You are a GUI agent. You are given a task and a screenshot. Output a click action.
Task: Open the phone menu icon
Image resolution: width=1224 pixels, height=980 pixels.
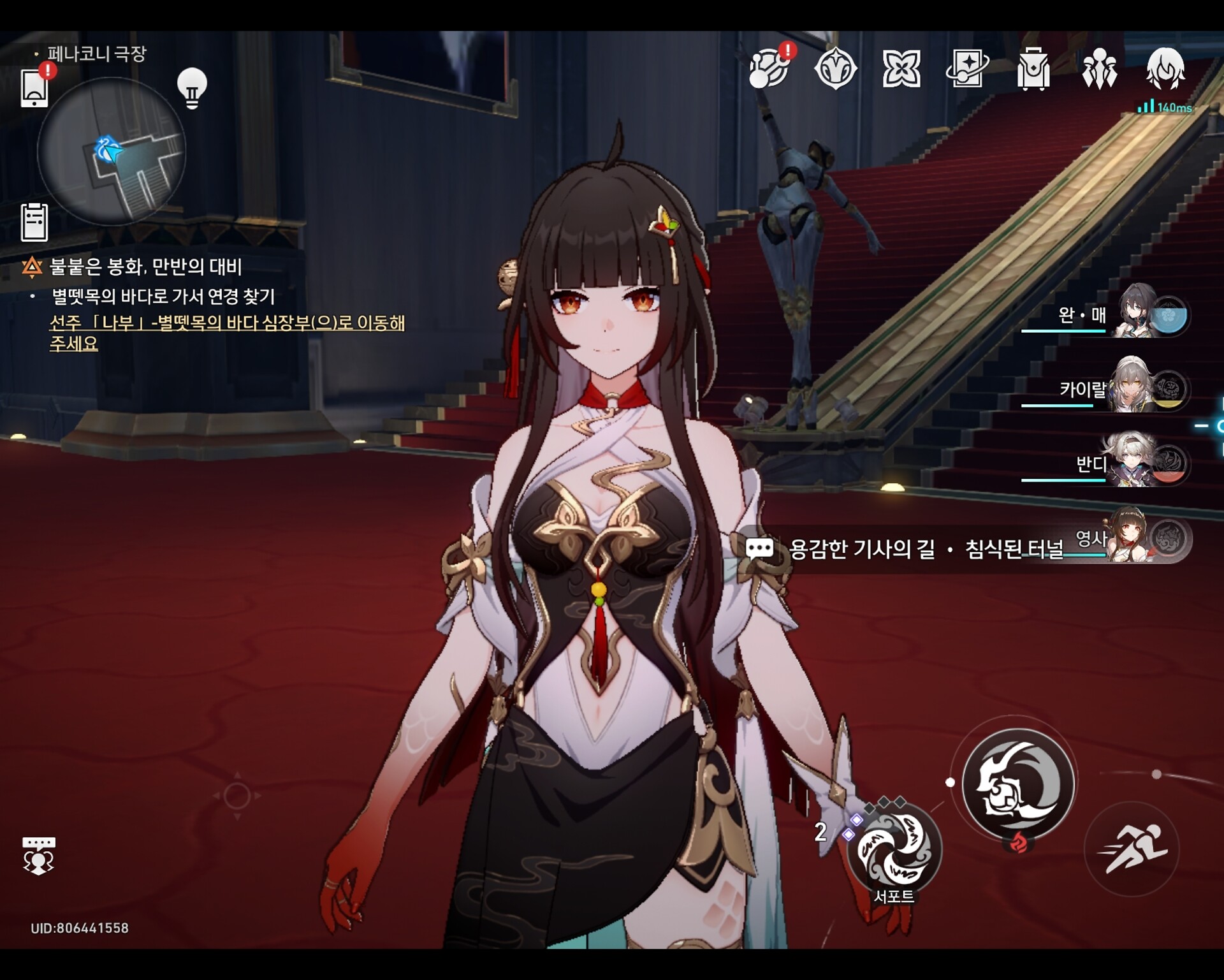coord(34,88)
